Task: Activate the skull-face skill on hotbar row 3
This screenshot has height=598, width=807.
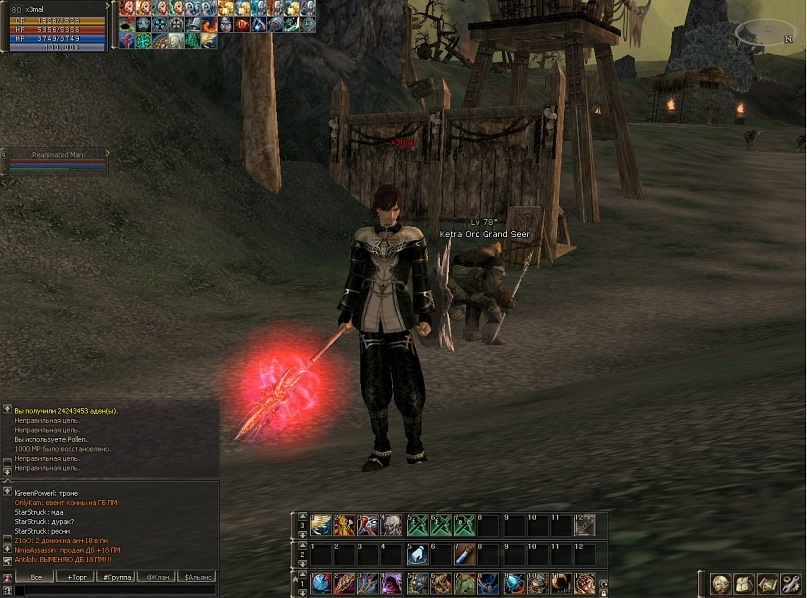Action: [392, 526]
